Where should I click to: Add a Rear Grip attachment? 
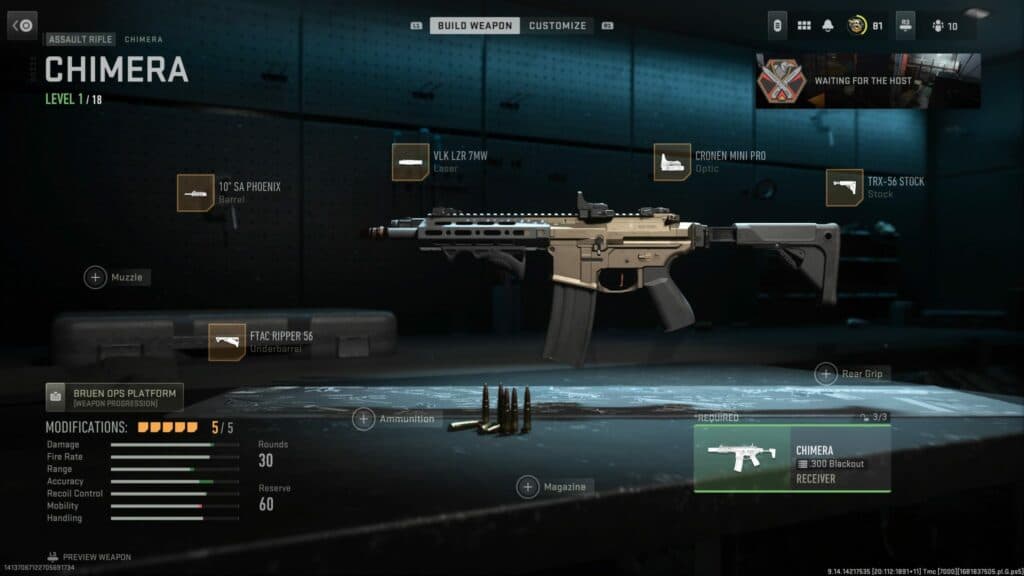[x=826, y=374]
